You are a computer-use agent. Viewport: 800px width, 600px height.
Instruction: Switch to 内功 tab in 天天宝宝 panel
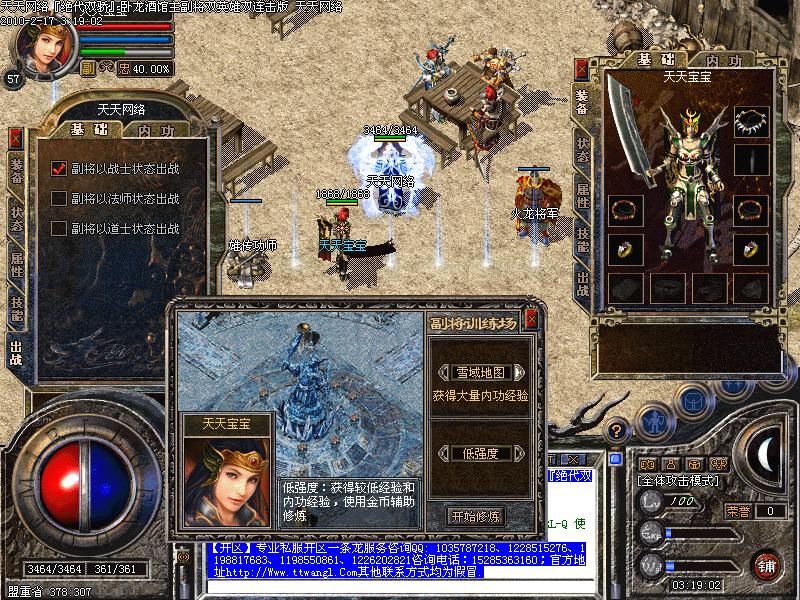723,61
